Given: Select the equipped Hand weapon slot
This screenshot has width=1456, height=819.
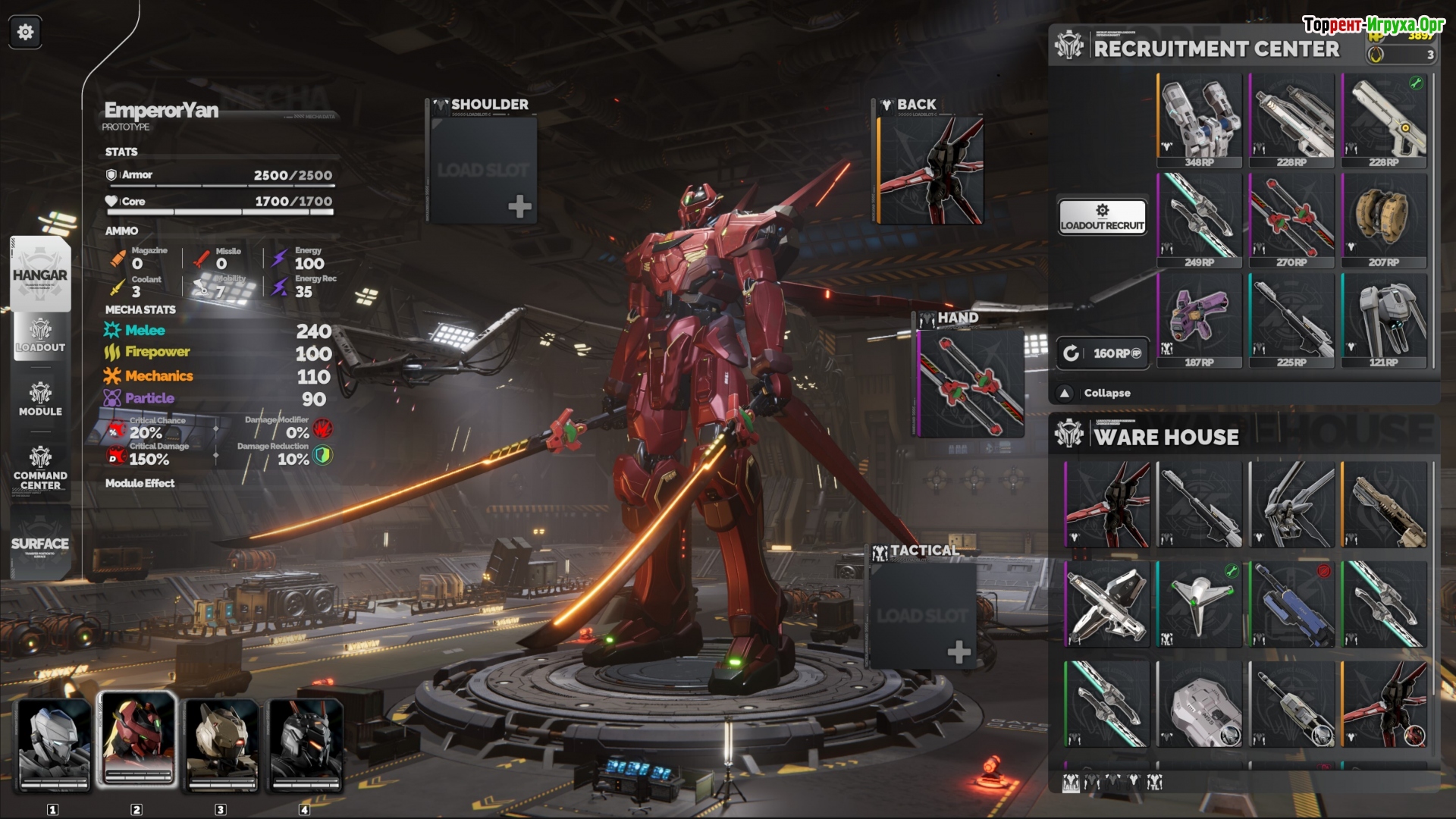Looking at the screenshot, I should (971, 384).
